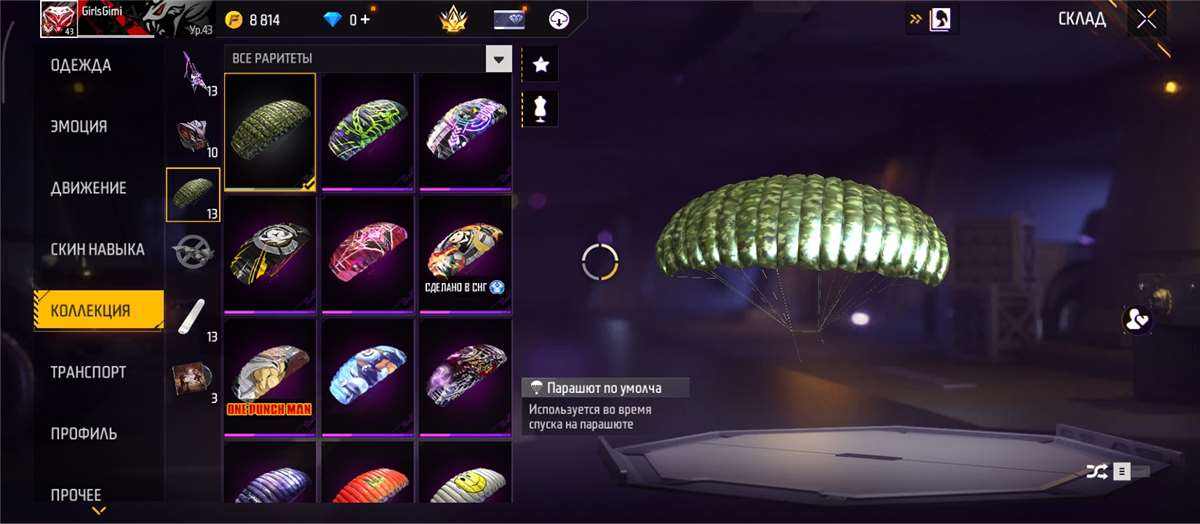The width and height of the screenshot is (1200, 524).
Task: Select the СДЕЛАНО В СНГ parachute skin
Action: [465, 254]
